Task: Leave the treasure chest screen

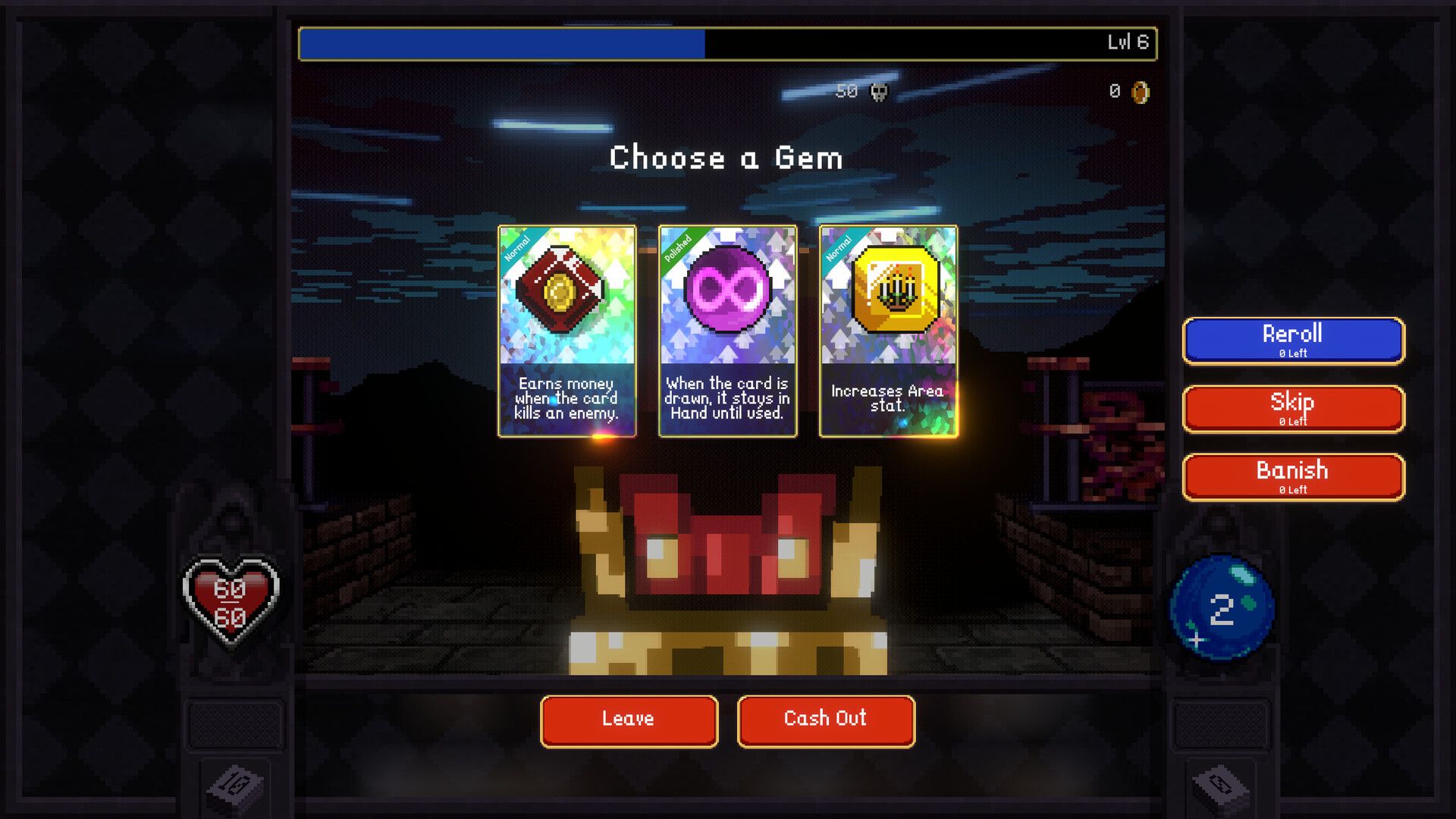Action: [x=628, y=720]
